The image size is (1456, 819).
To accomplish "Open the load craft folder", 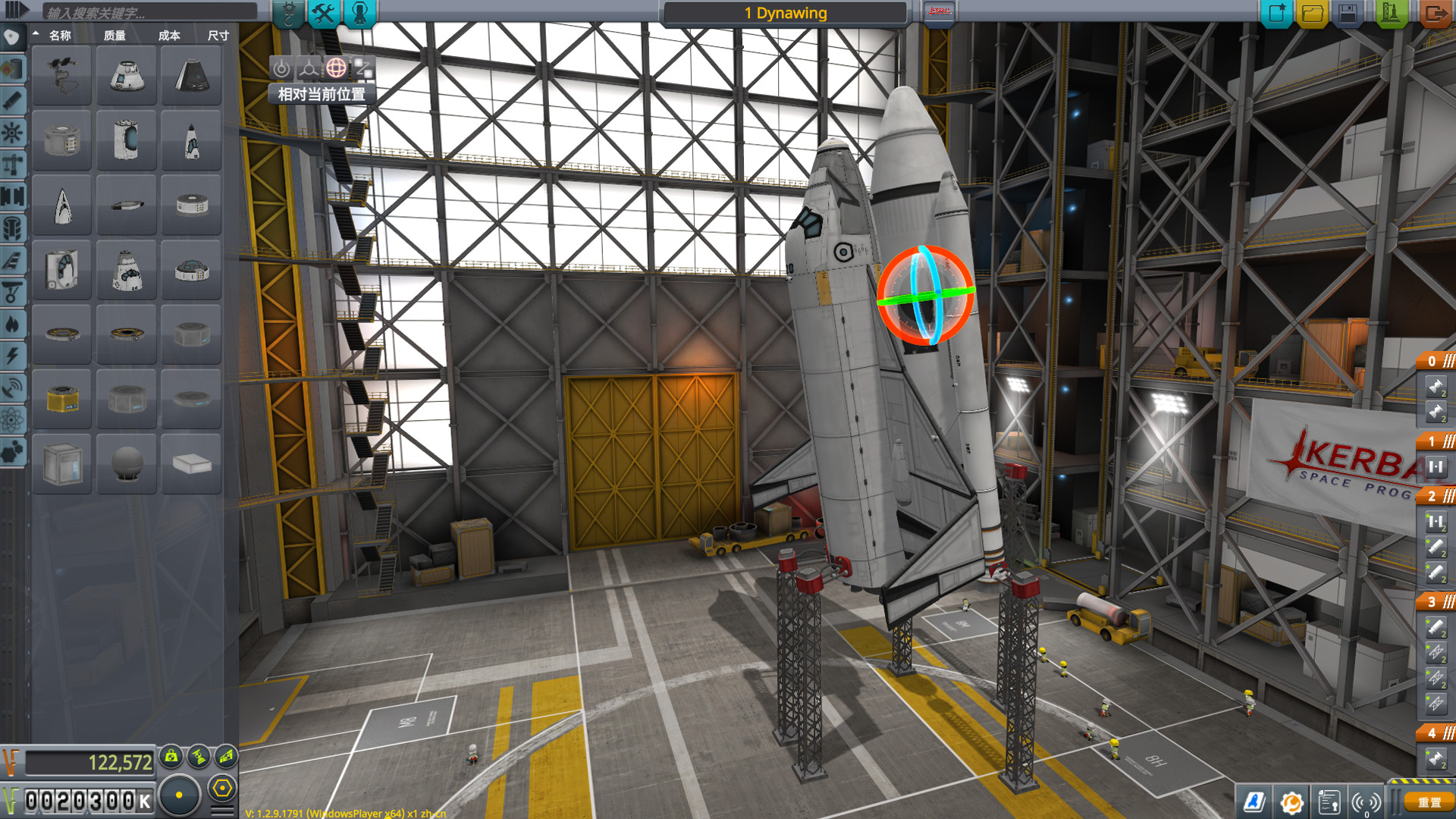I will click(1312, 13).
